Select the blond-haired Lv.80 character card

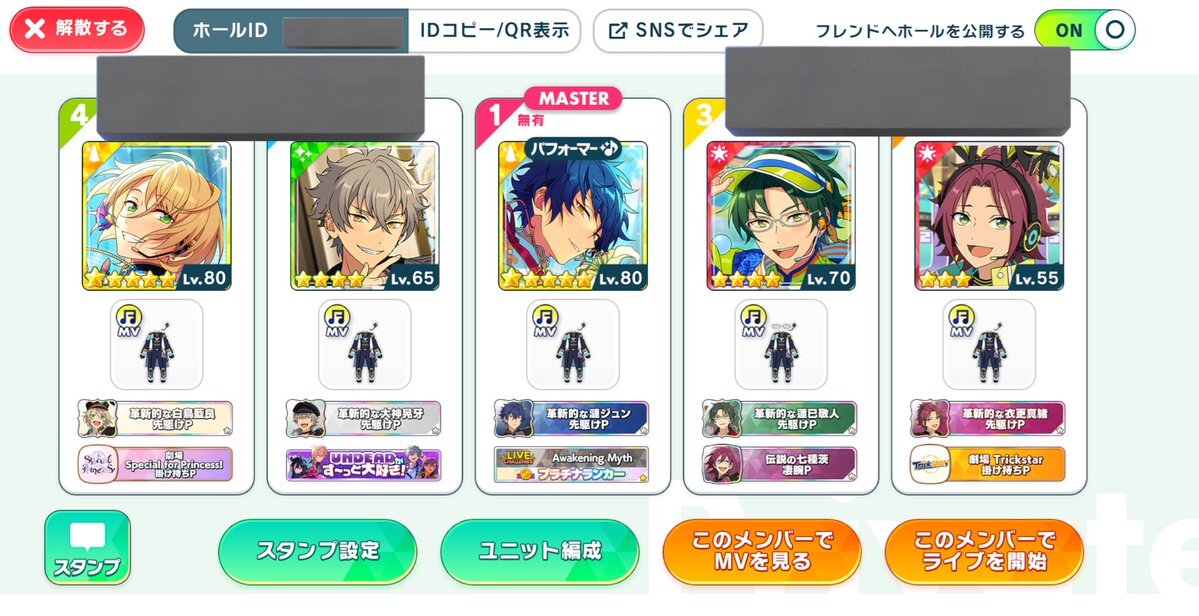[x=156, y=216]
